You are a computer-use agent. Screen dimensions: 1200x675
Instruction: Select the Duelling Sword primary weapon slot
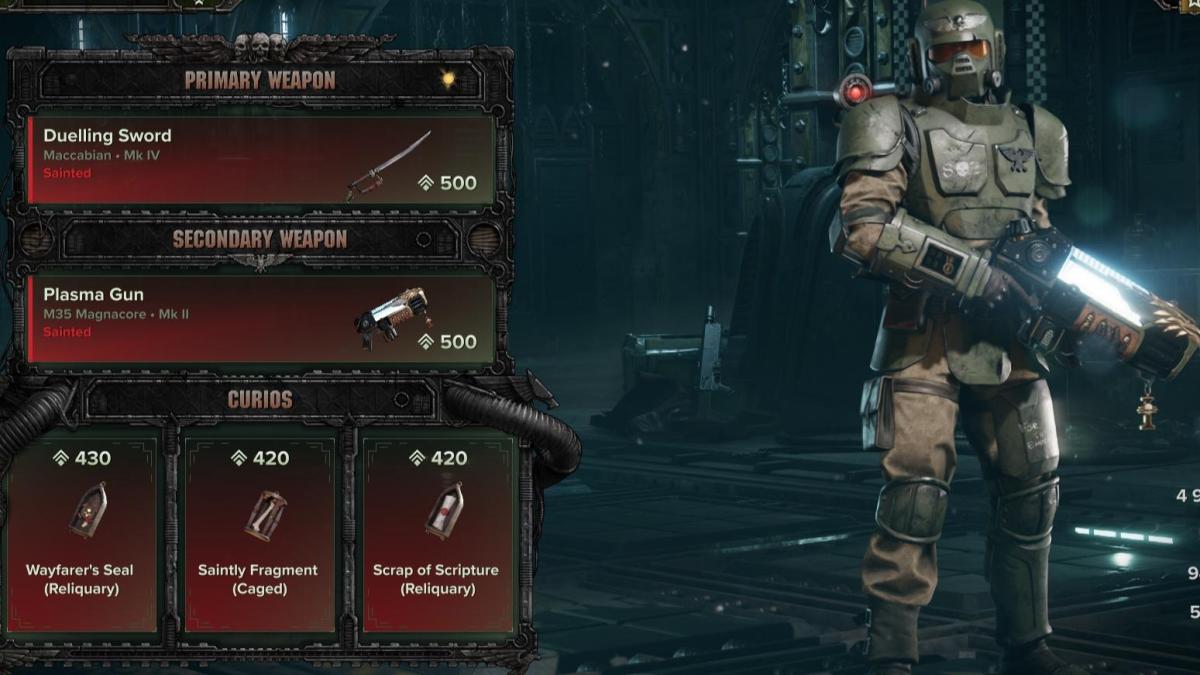(262, 160)
